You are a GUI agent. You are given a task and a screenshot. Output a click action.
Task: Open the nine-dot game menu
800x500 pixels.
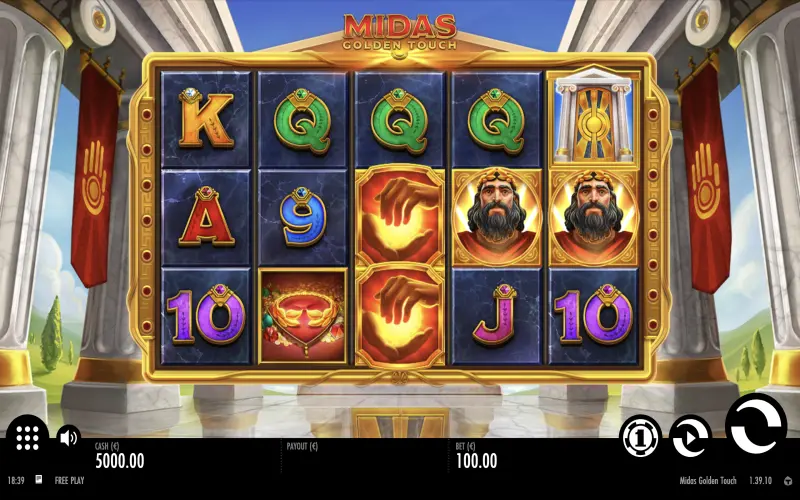coord(27,437)
